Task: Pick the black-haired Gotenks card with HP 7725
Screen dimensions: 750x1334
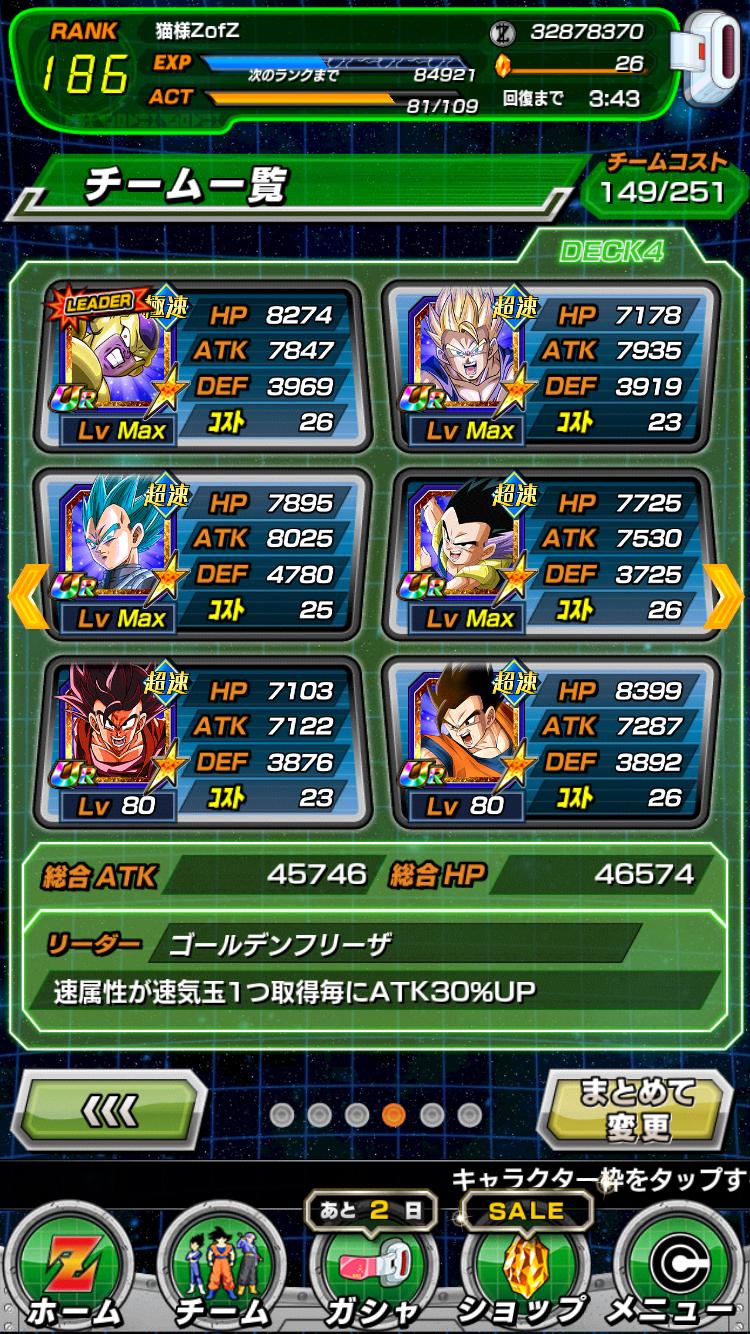Action: pos(551,554)
